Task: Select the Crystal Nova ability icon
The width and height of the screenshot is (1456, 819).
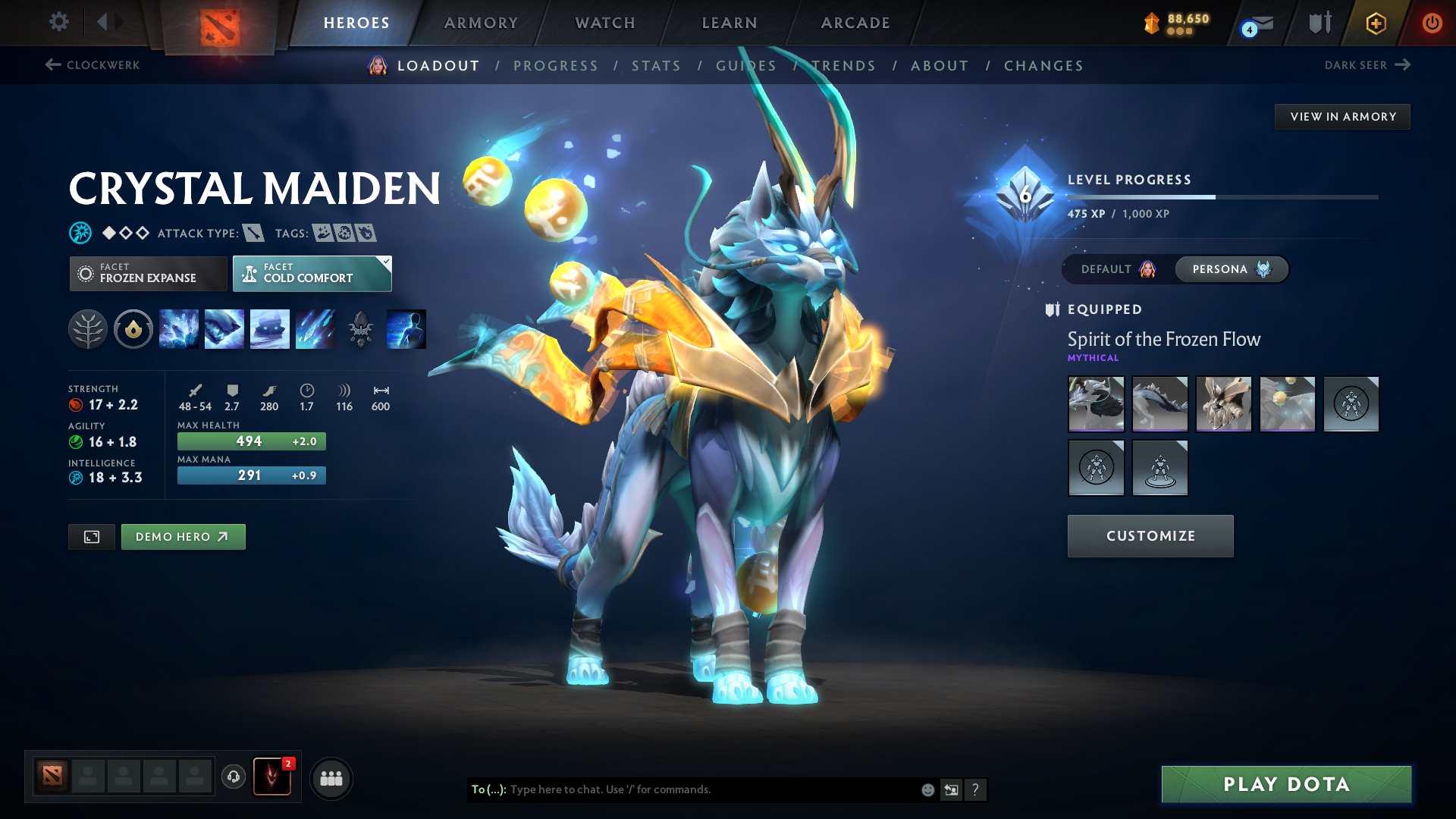Action: click(x=179, y=328)
